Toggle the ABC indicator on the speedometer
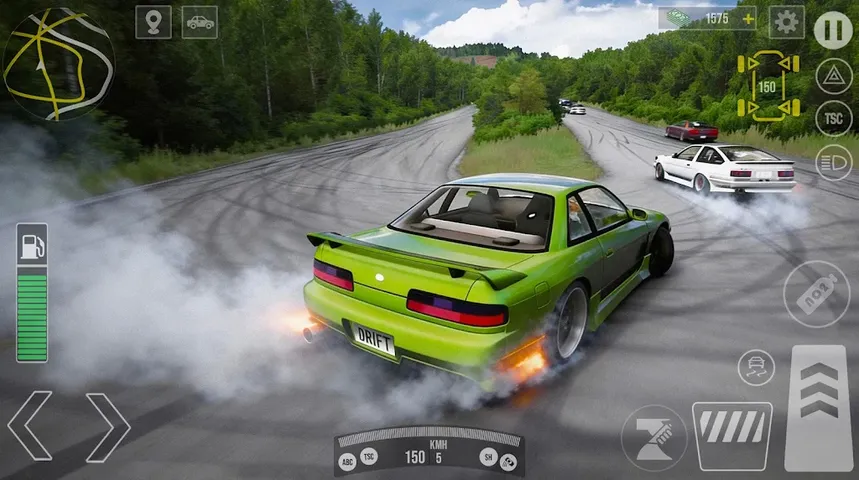 pos(348,461)
